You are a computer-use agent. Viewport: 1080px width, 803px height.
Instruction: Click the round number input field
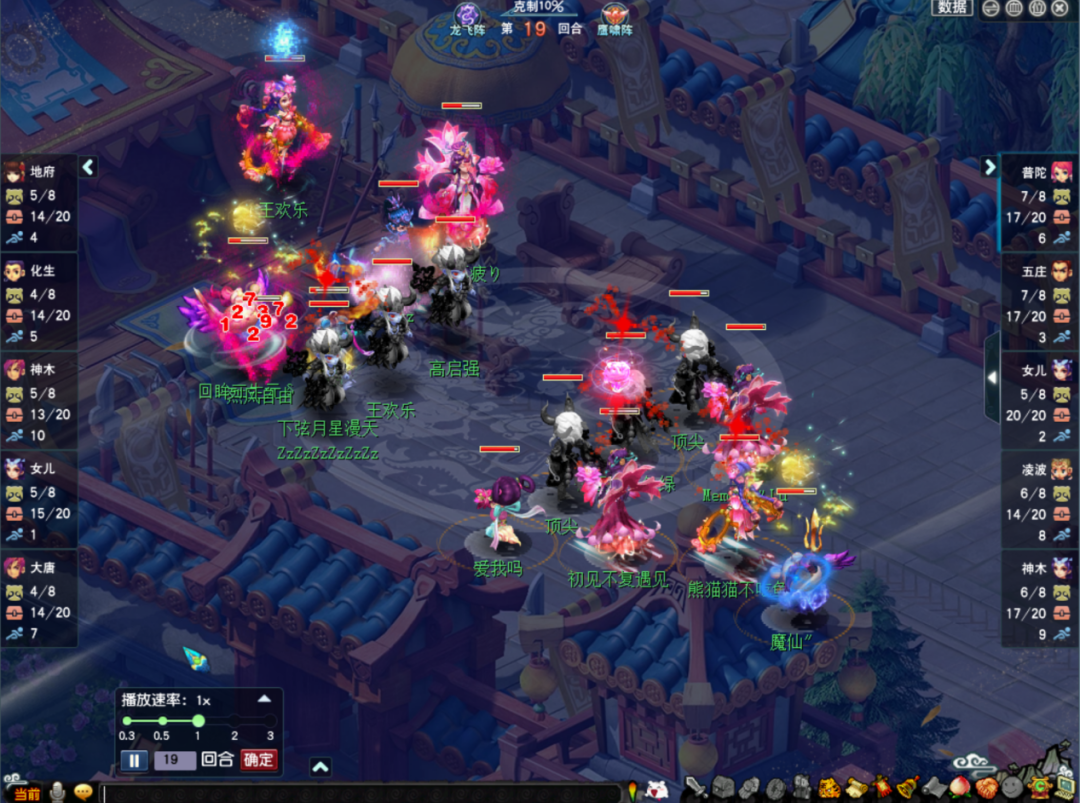(174, 760)
